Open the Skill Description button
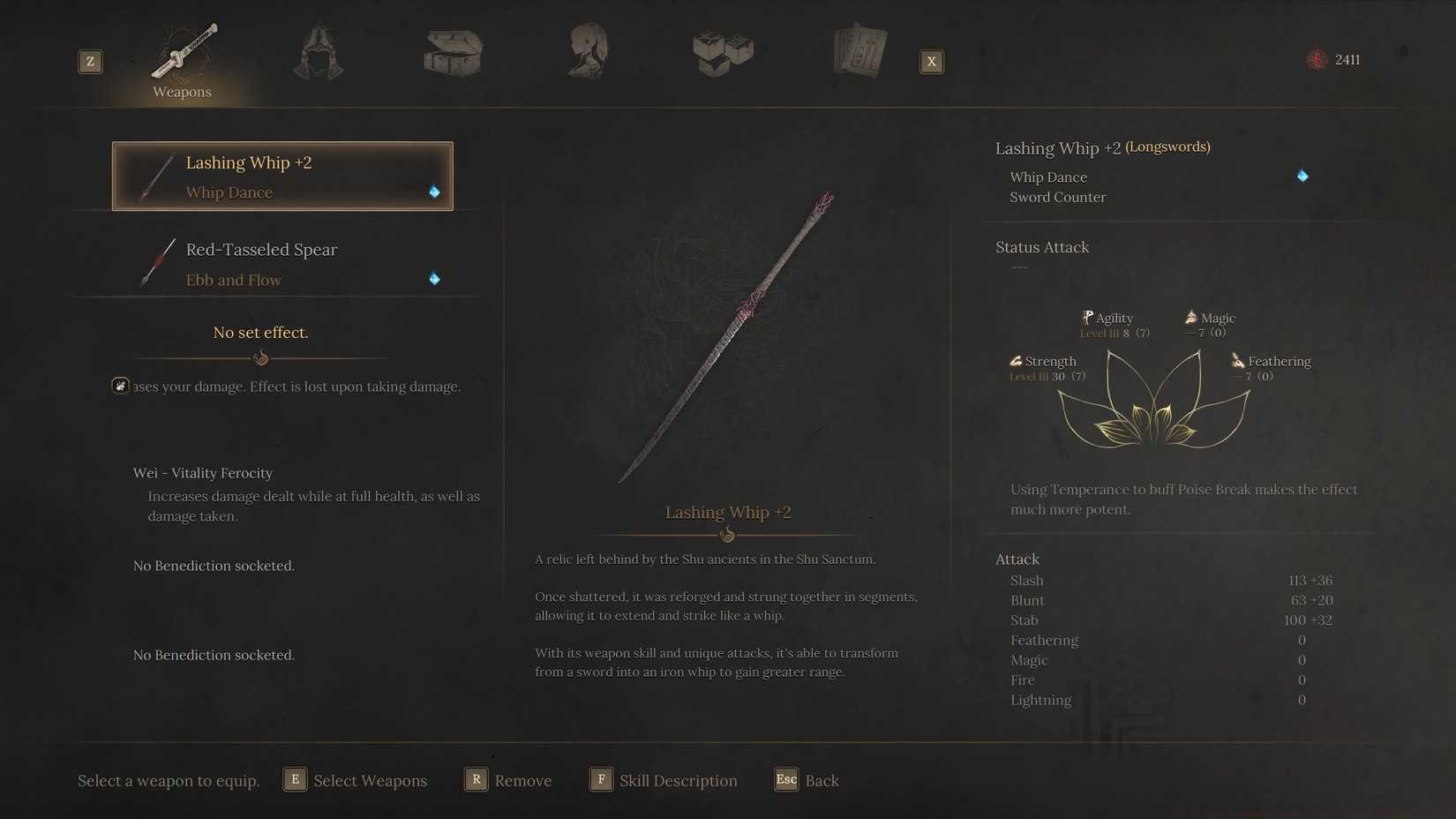This screenshot has width=1456, height=819. point(663,780)
